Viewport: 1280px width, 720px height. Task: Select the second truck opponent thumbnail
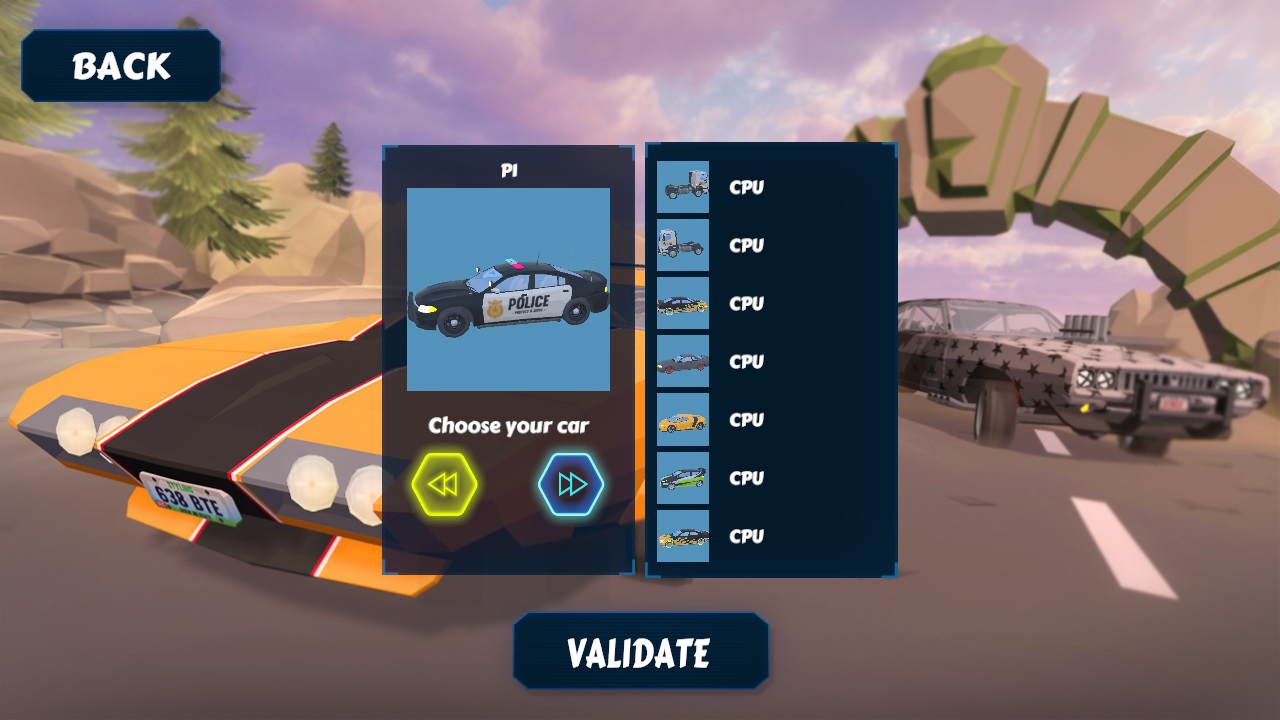(682, 246)
